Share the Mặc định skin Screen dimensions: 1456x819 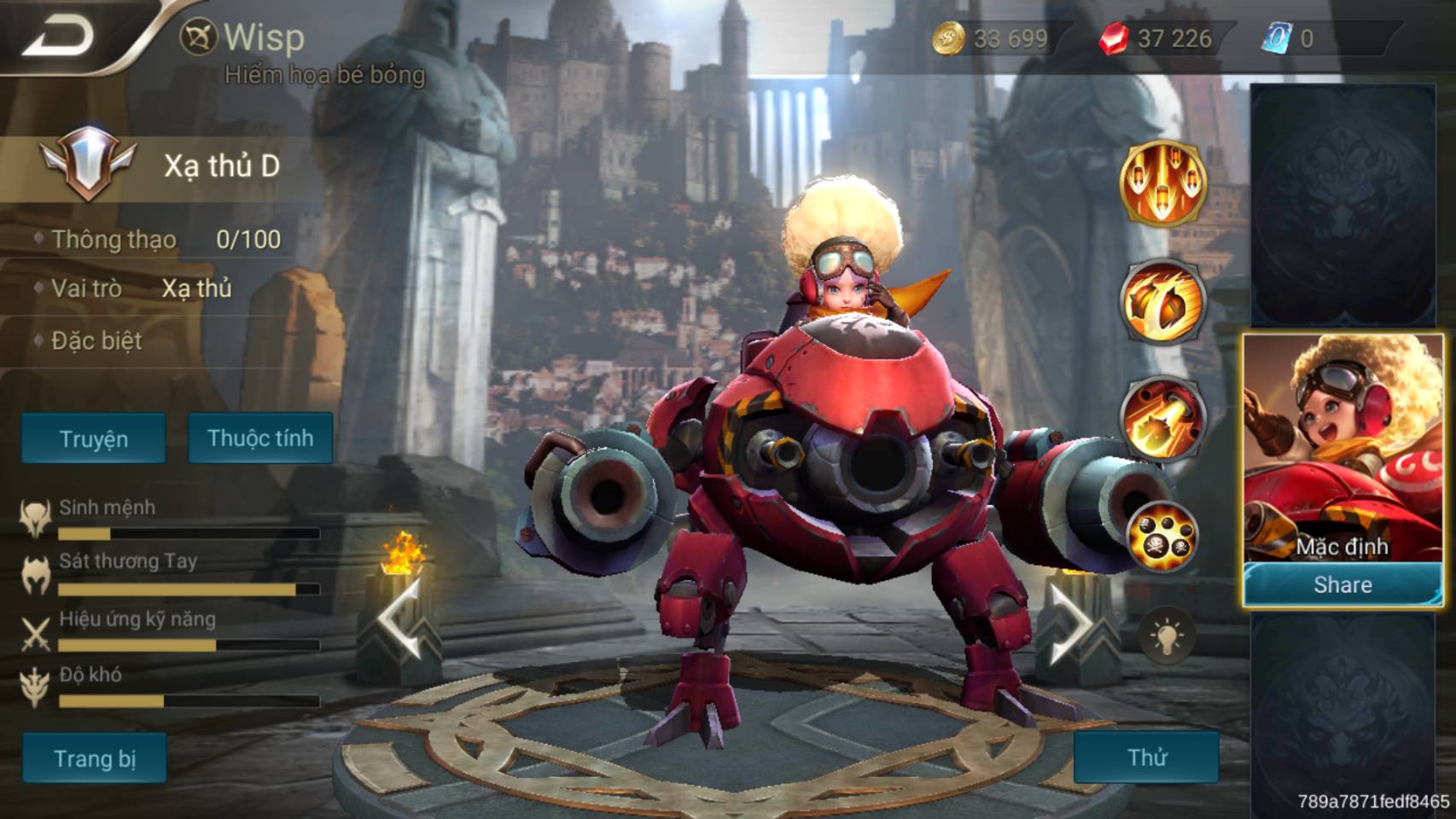[x=1342, y=585]
